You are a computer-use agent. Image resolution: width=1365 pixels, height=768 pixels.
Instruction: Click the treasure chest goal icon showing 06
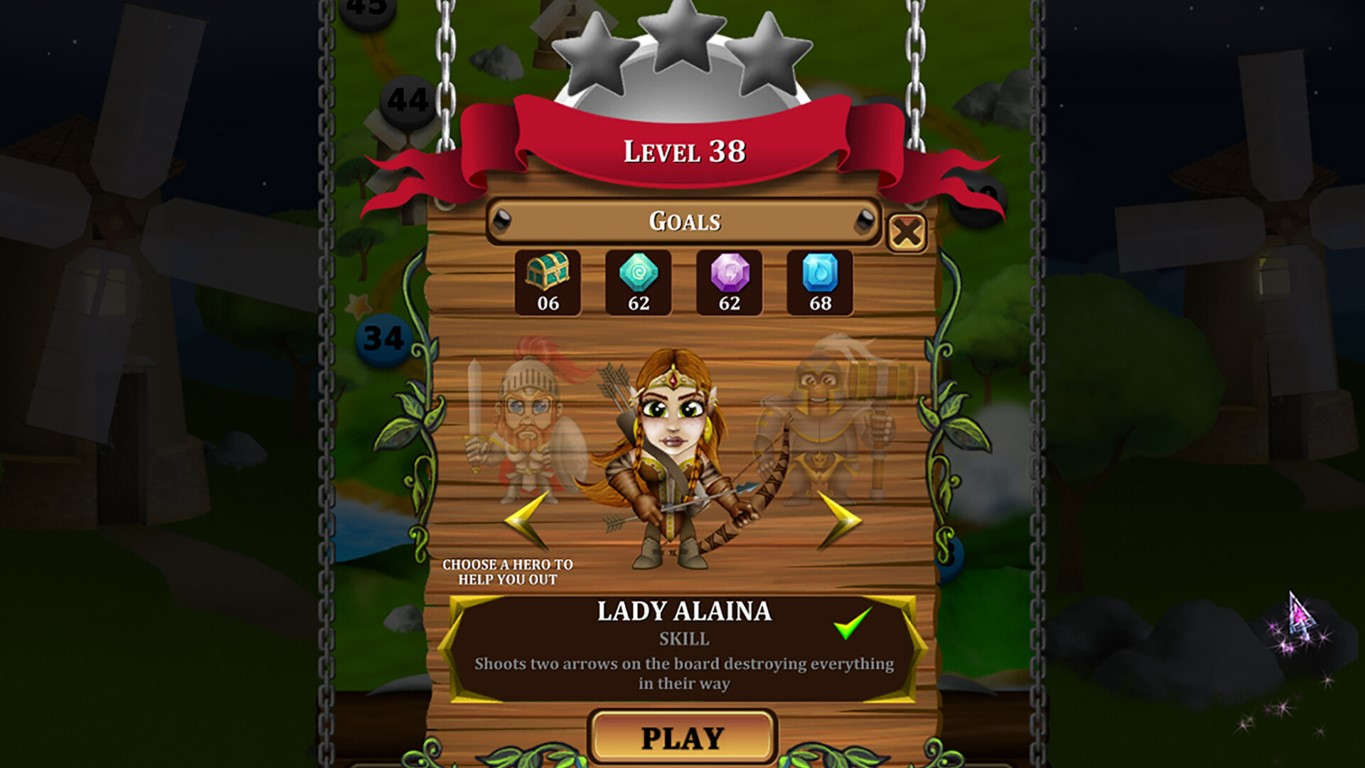click(x=546, y=282)
